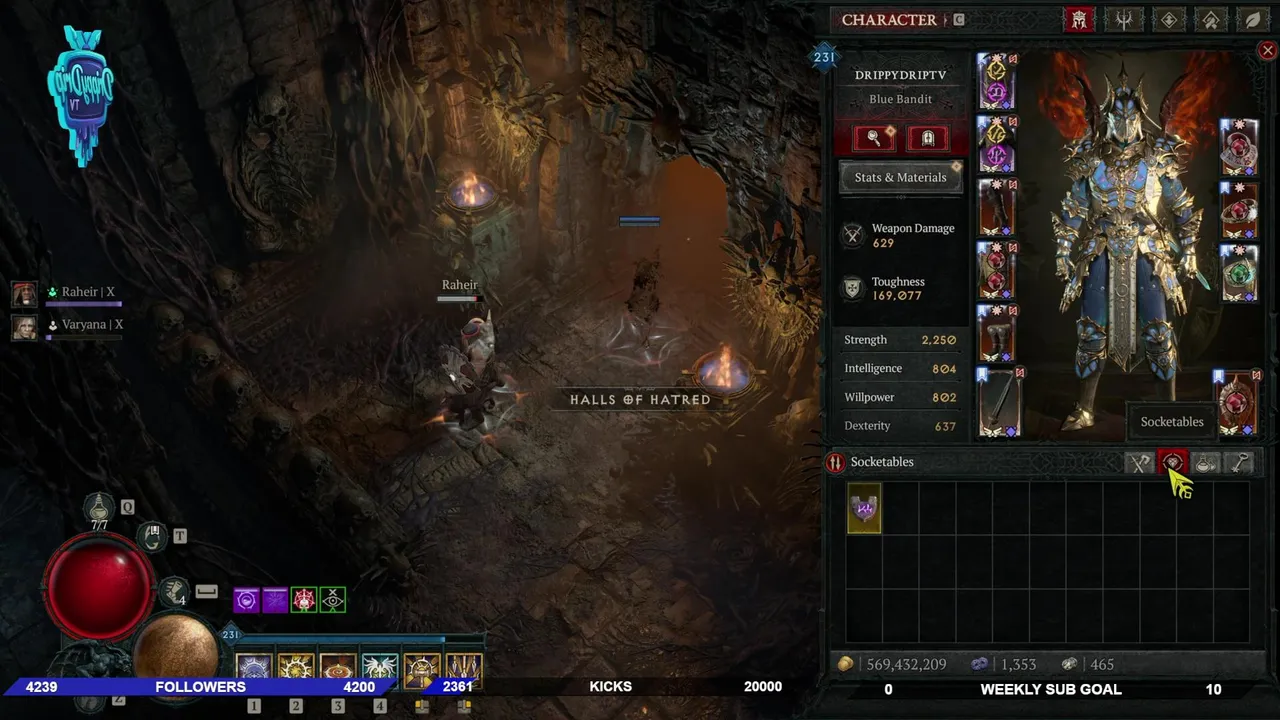Open the wardrobe button under Blue Bandit
The image size is (1280, 720).
[927, 138]
